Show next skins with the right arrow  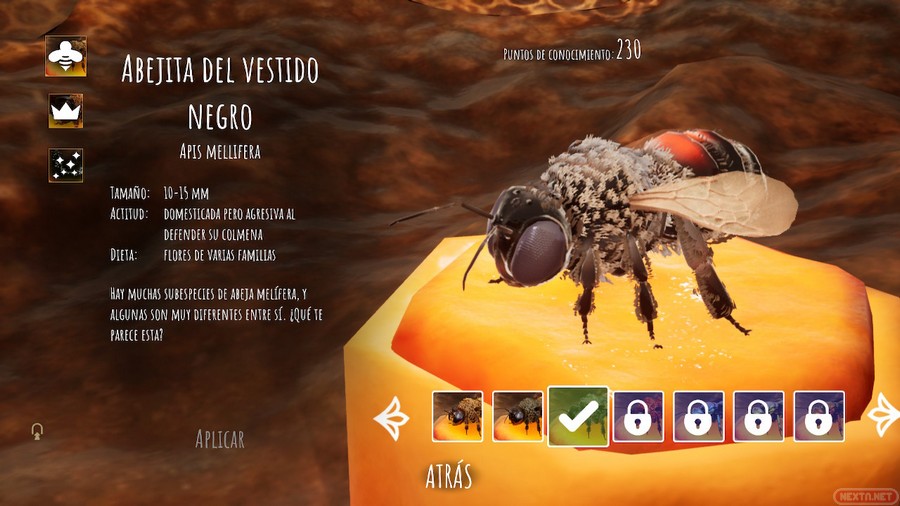[x=884, y=416]
